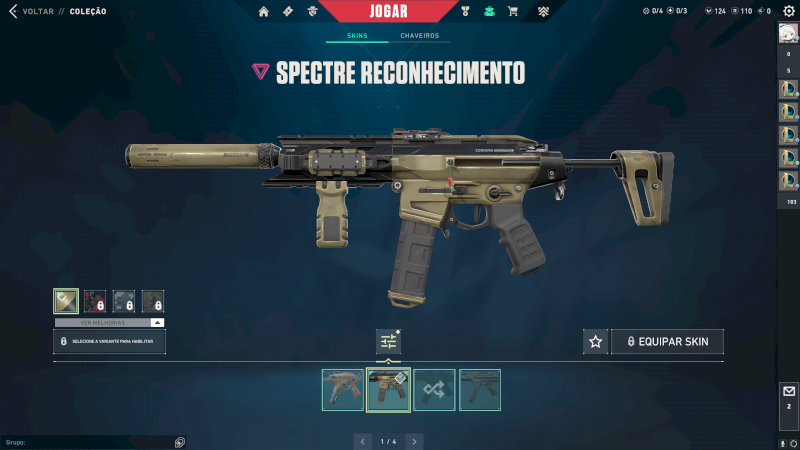Go back with the Voltar arrow

pos(12,11)
